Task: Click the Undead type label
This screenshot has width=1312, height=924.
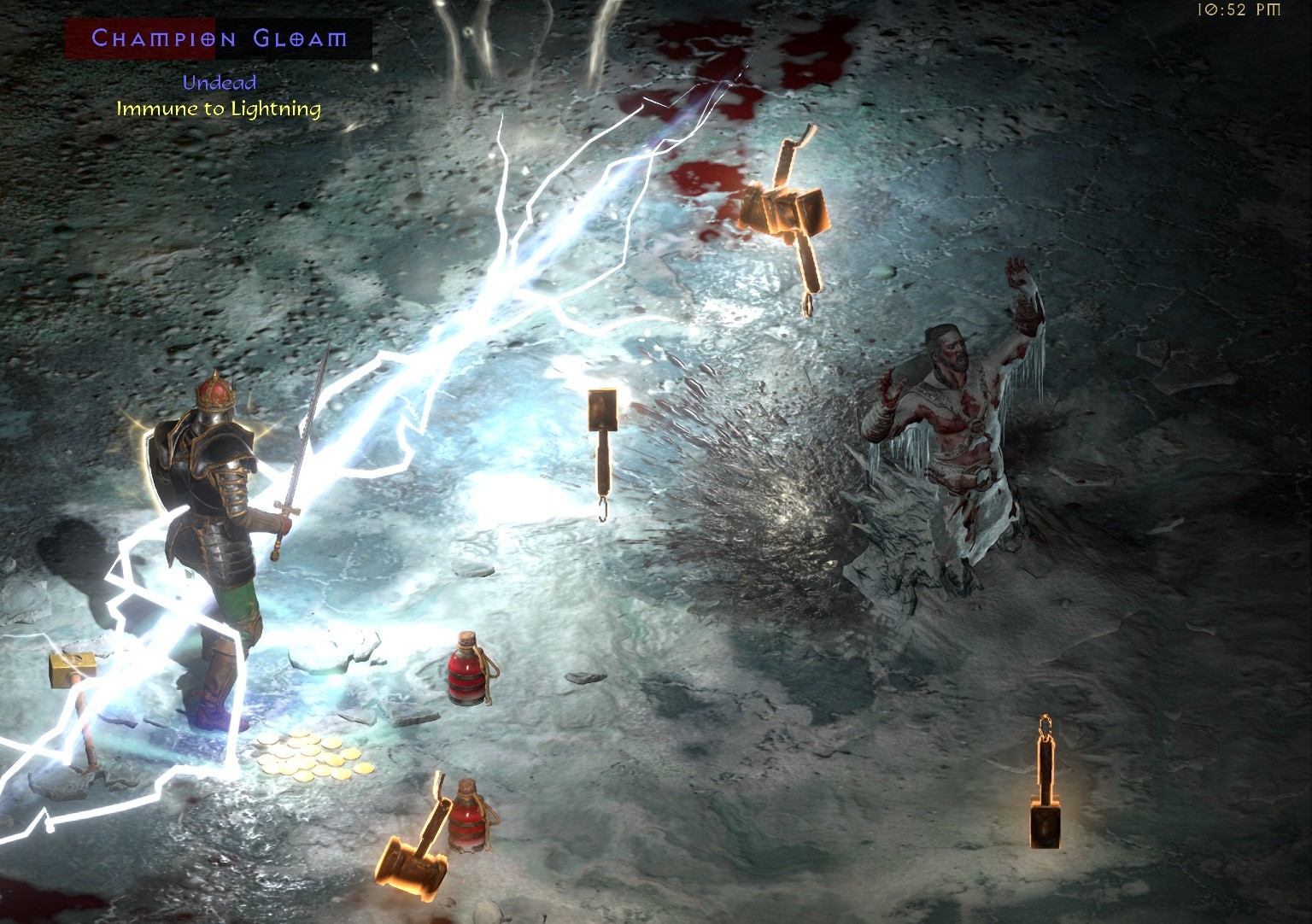Action: (x=220, y=83)
